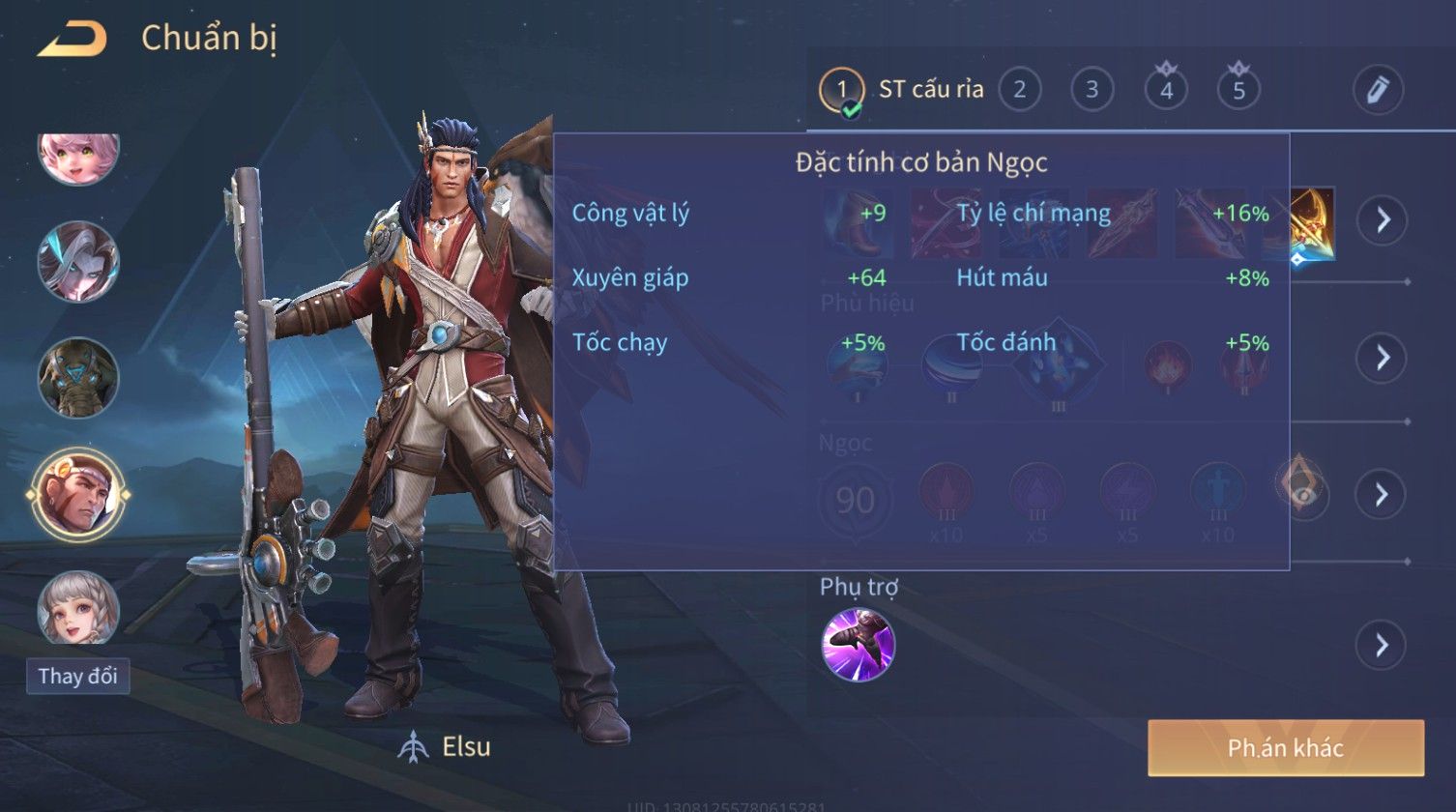Expand the equipment items row arrow
The image size is (1456, 812).
pos(1382,220)
